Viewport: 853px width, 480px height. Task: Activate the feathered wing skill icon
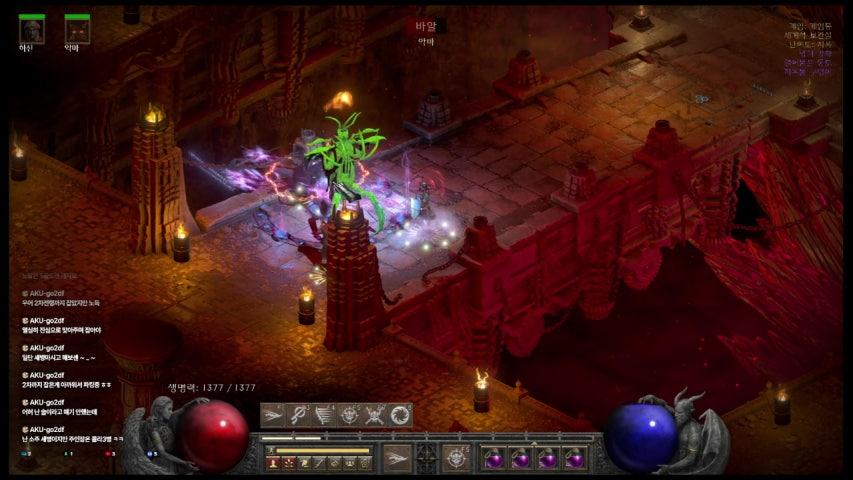coord(325,415)
